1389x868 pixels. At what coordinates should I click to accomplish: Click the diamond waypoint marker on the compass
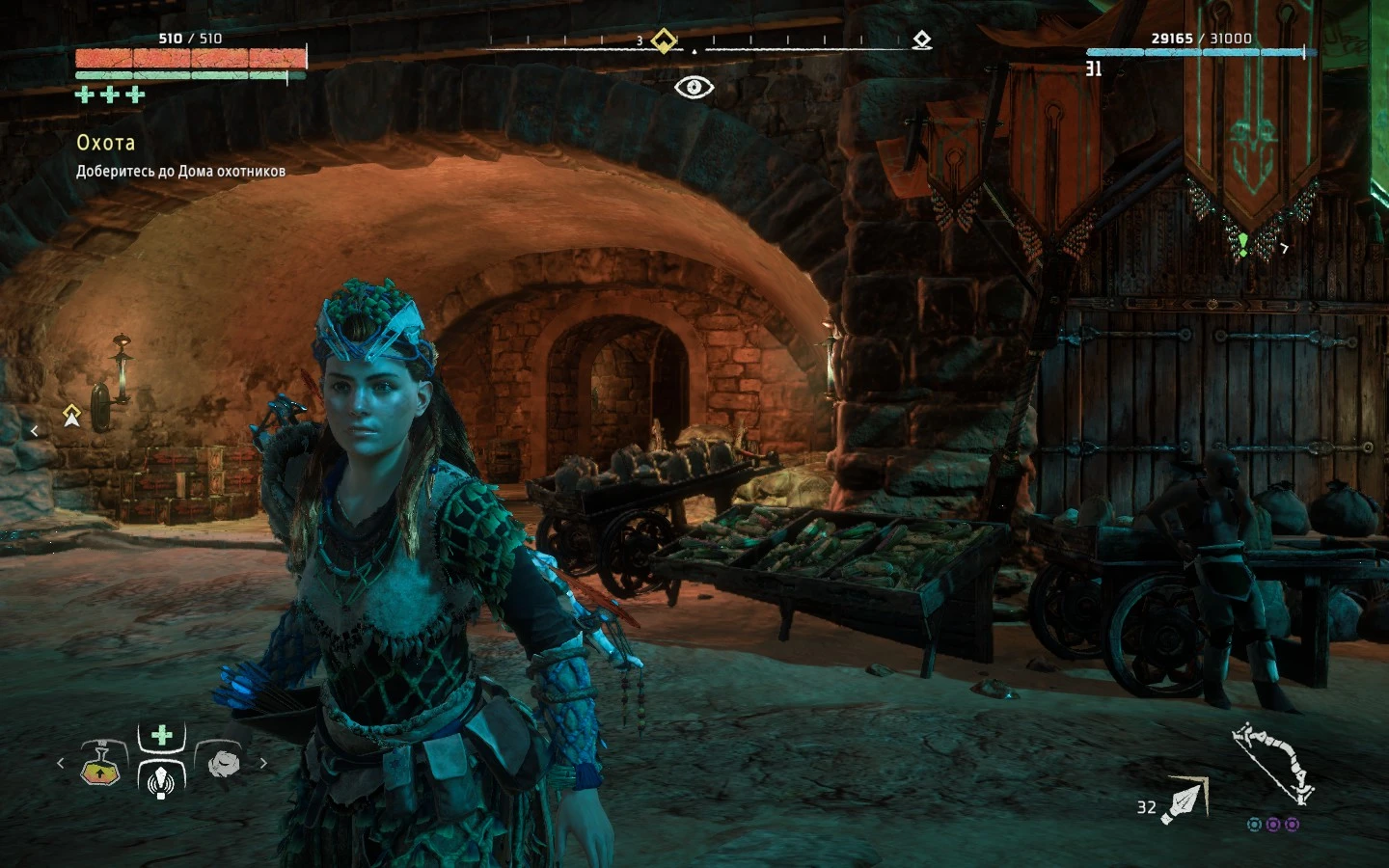pos(663,39)
